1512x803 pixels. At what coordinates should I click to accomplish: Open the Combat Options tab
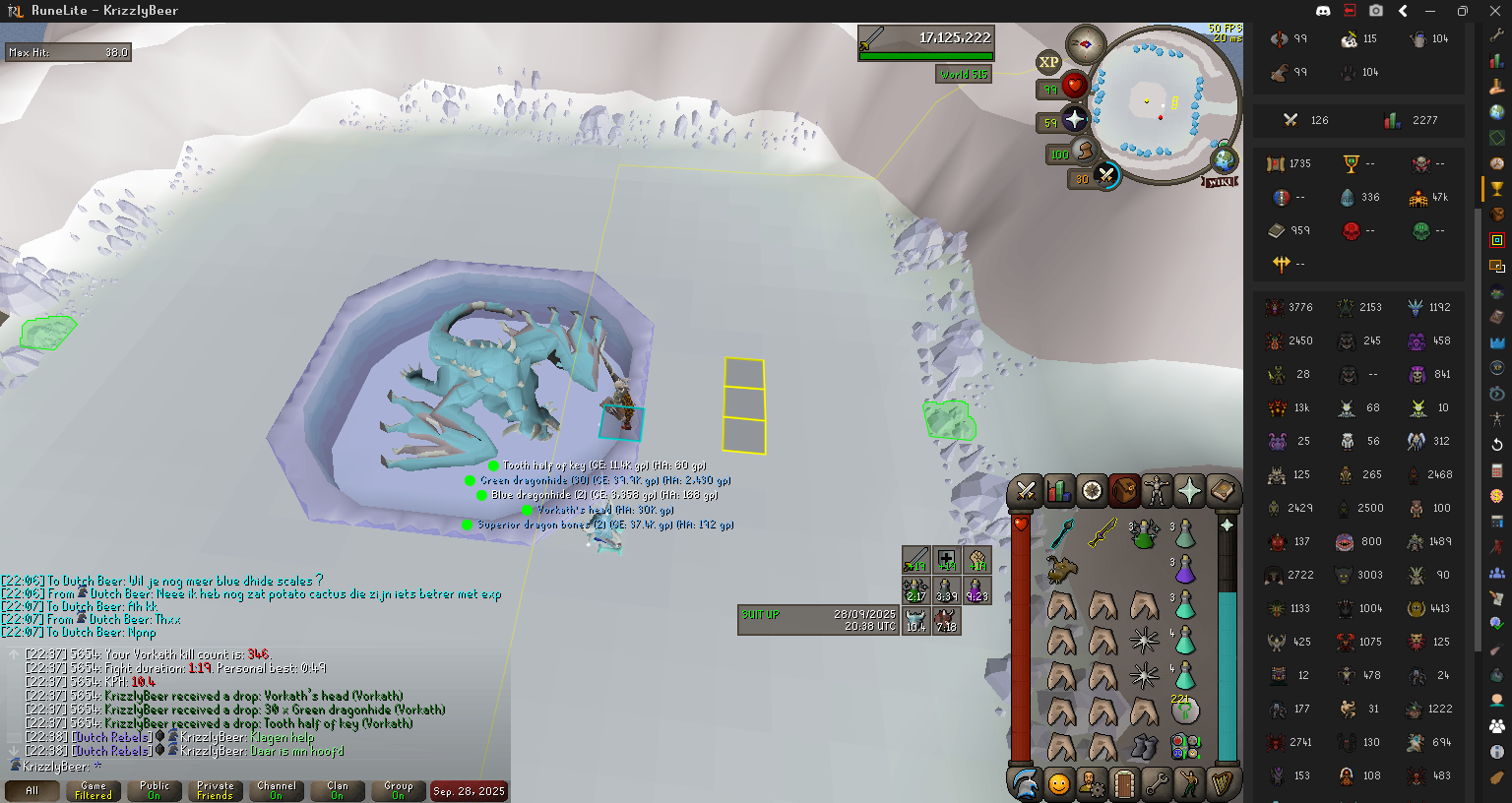point(1026,490)
